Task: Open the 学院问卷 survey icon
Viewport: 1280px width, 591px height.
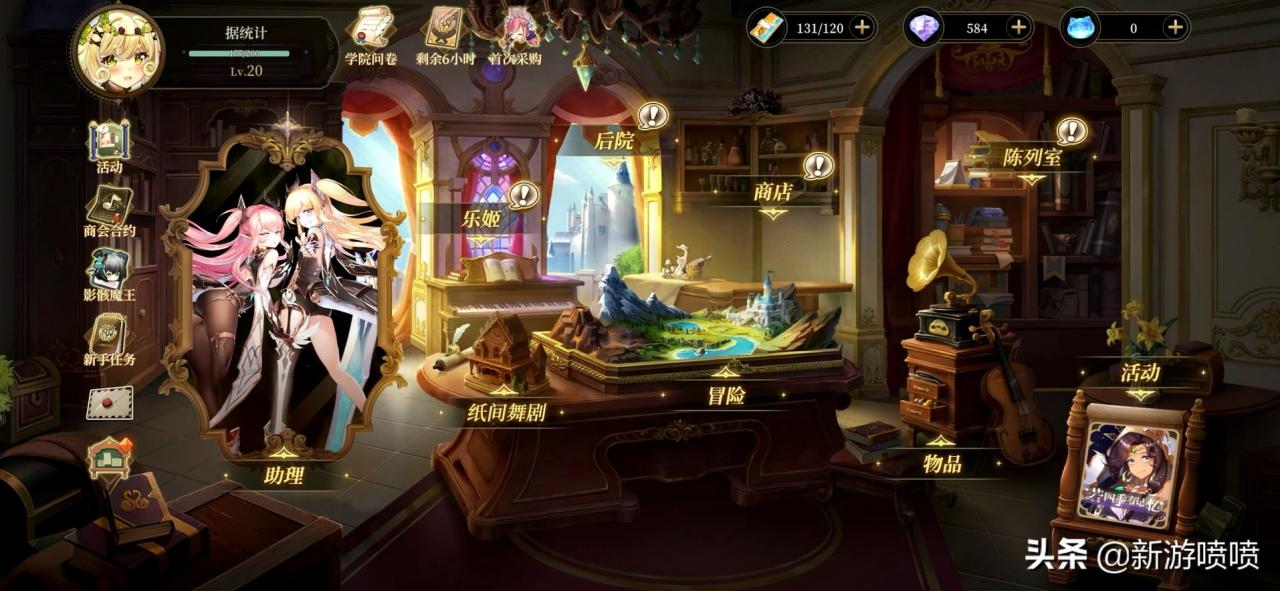Action: point(370,35)
